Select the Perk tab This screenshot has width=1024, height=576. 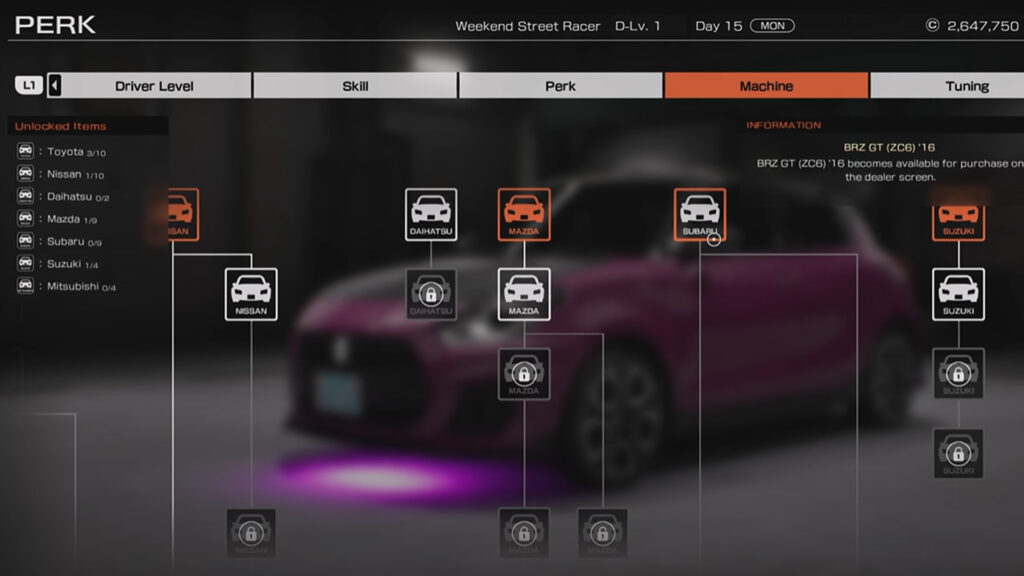point(560,86)
